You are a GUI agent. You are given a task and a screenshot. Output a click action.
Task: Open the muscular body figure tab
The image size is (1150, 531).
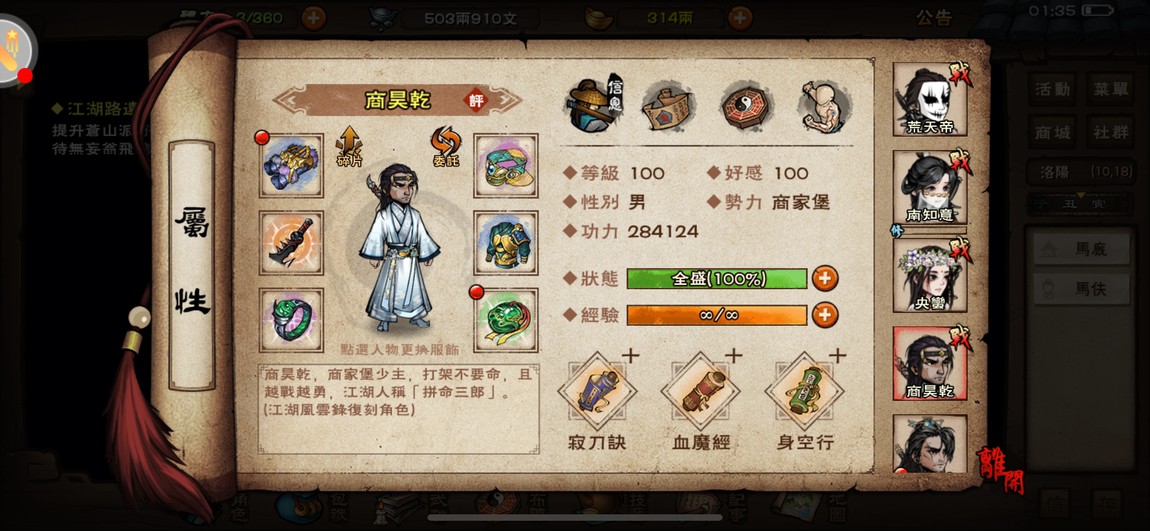pyautogui.click(x=824, y=106)
